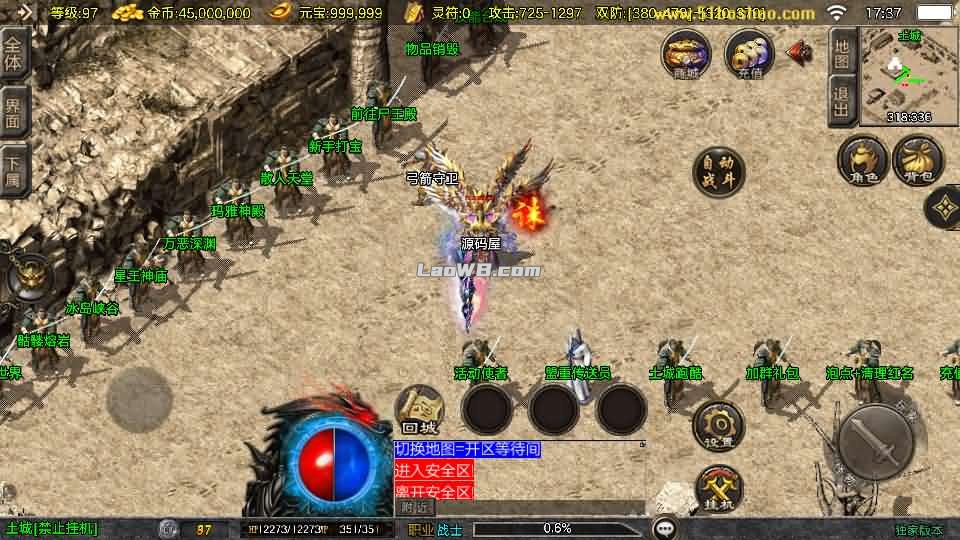Tap the four-point star shortcut button
The height and width of the screenshot is (540, 960).
click(943, 208)
